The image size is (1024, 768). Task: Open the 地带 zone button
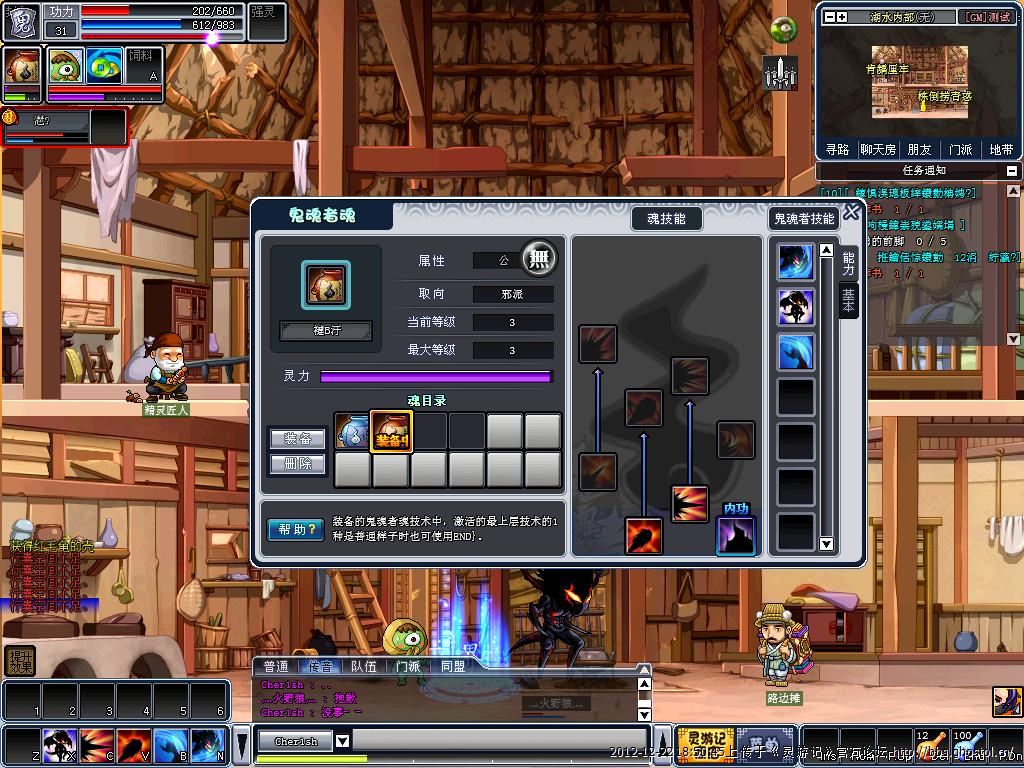pos(1001,149)
